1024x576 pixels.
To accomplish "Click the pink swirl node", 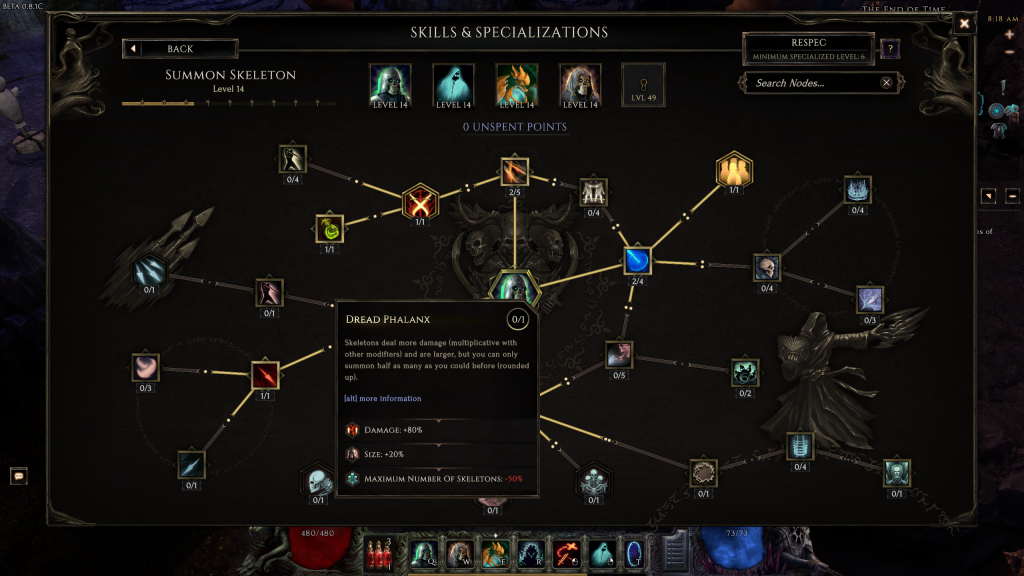I will [146, 367].
